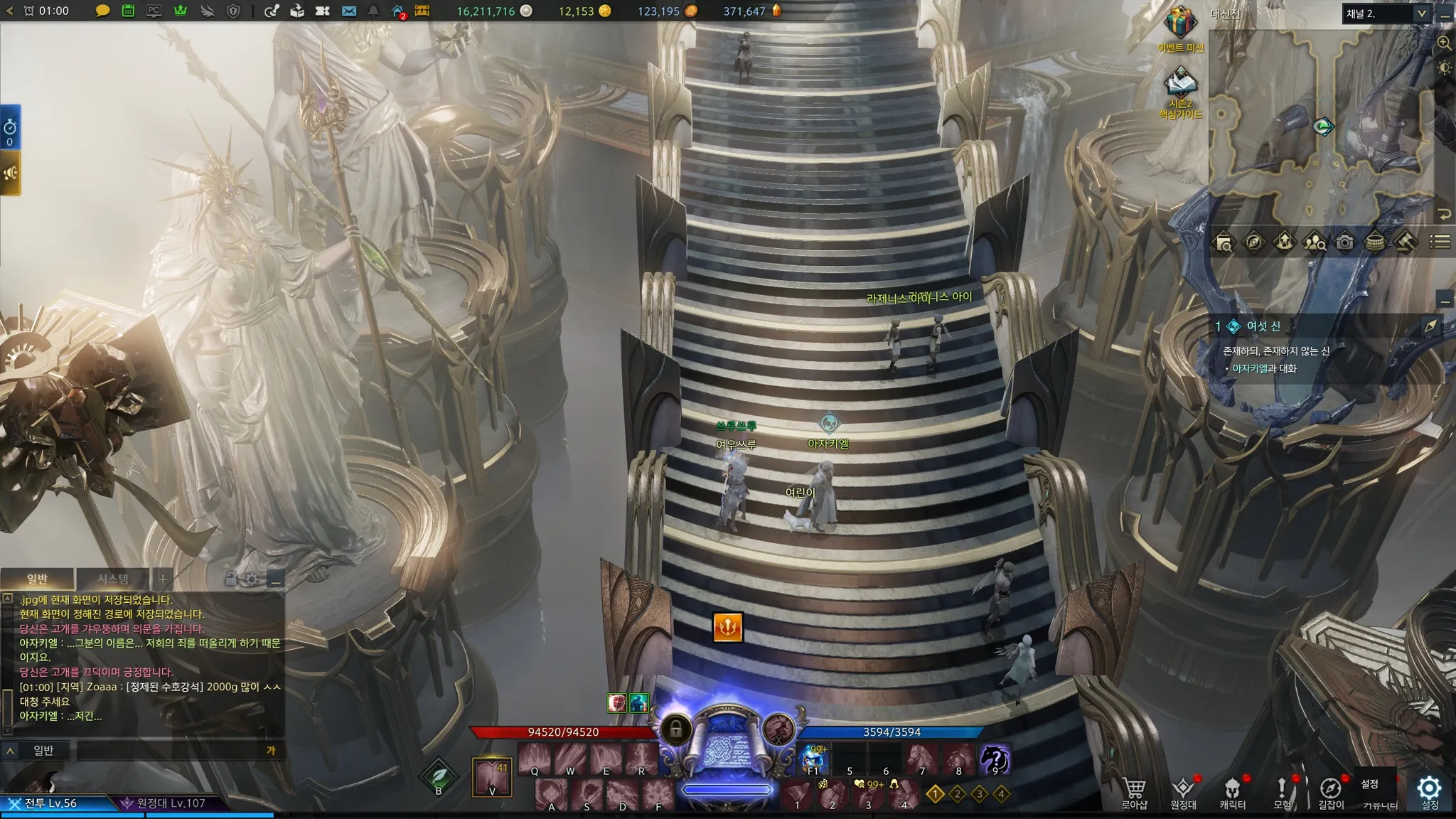Open the auction house gavel icon

(x=1404, y=243)
